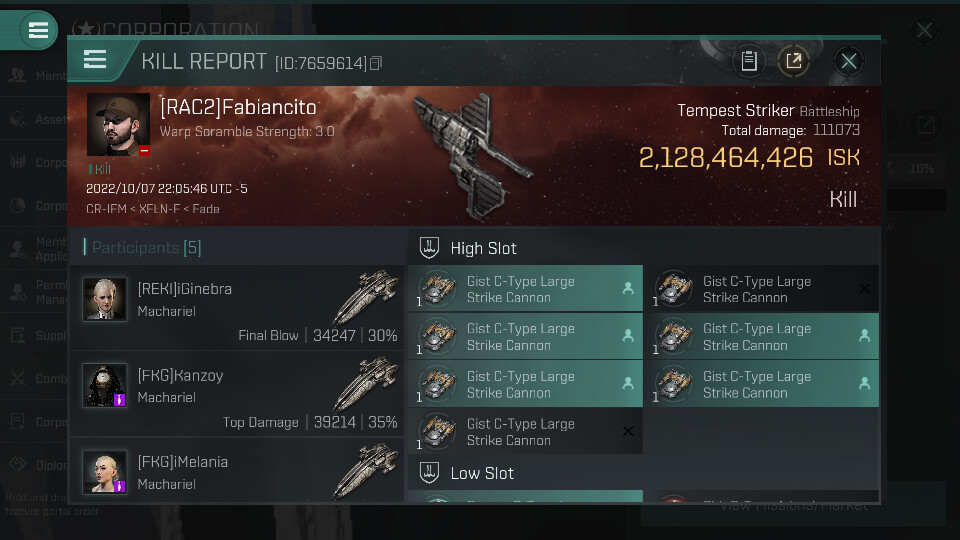Image resolution: width=960 pixels, height=540 pixels.
Task: Copy the kill report ID
Action: tap(376, 63)
